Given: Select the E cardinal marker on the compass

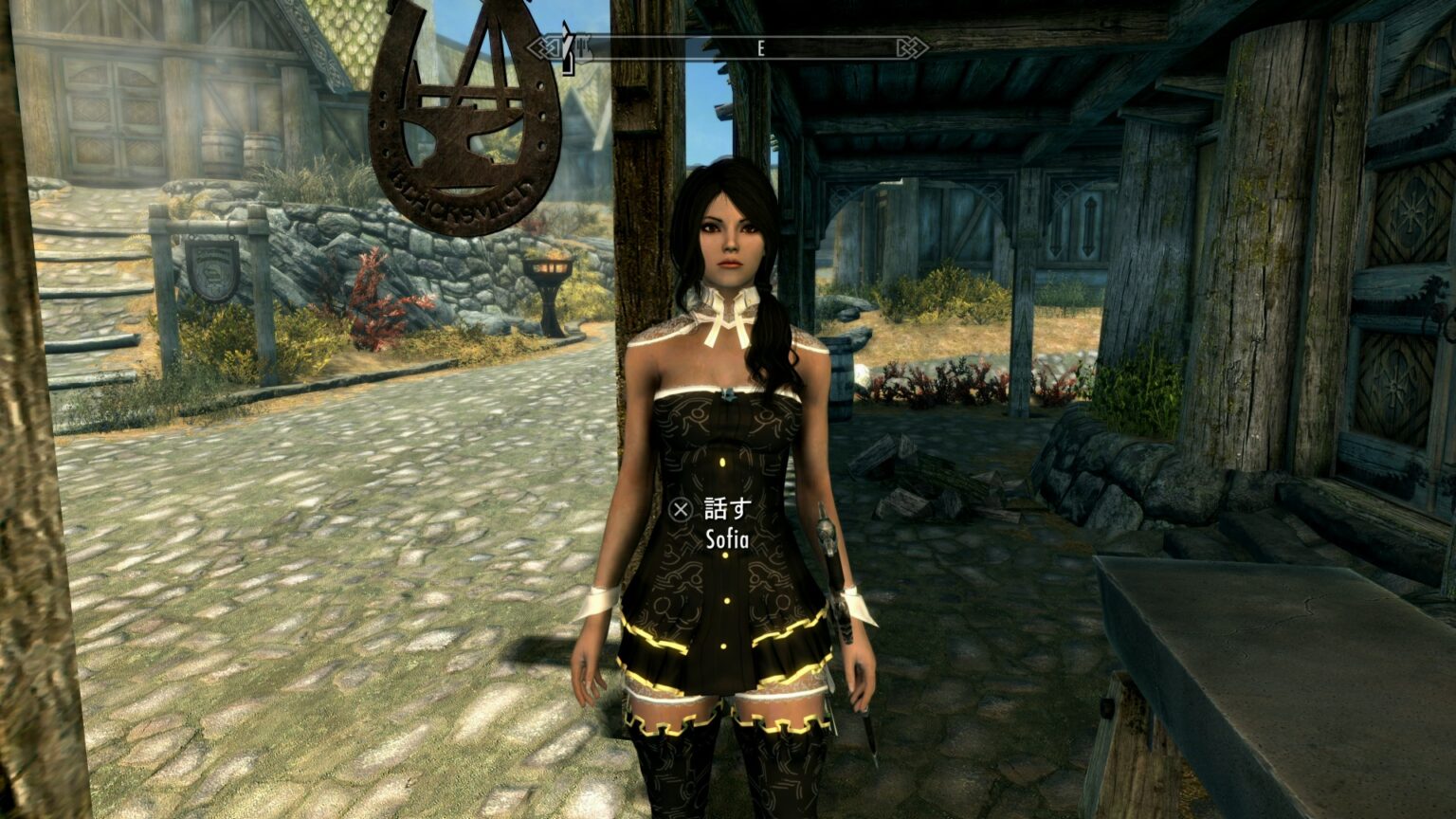Looking at the screenshot, I should click(x=761, y=45).
